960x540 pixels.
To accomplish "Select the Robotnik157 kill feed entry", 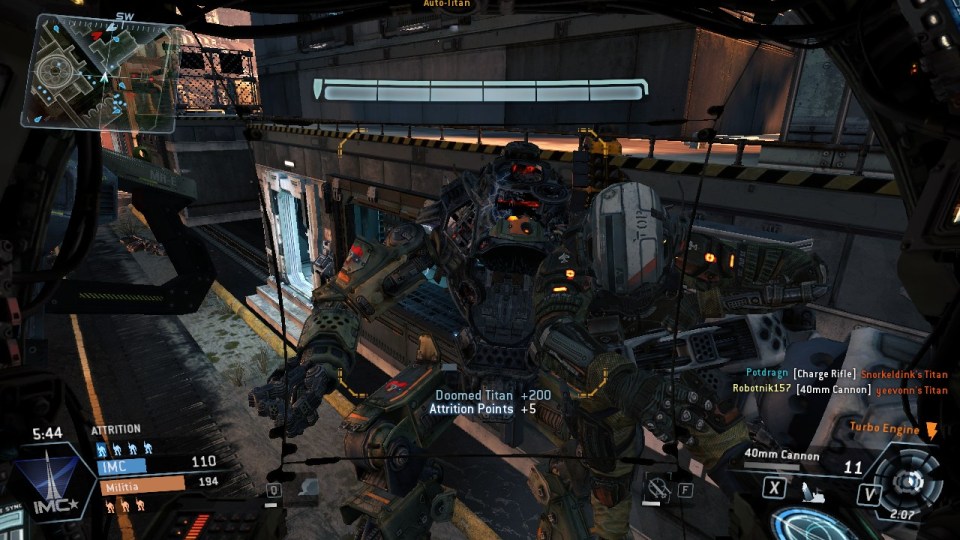I will pyautogui.click(x=840, y=390).
